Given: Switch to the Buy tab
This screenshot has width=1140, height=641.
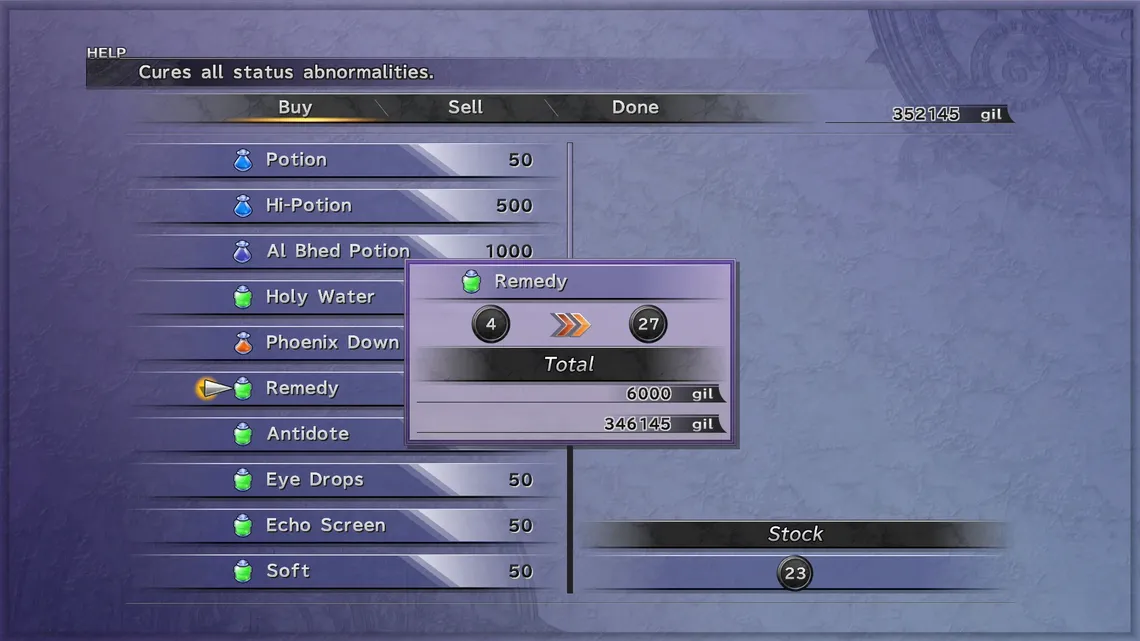Looking at the screenshot, I should pyautogui.click(x=295, y=108).
